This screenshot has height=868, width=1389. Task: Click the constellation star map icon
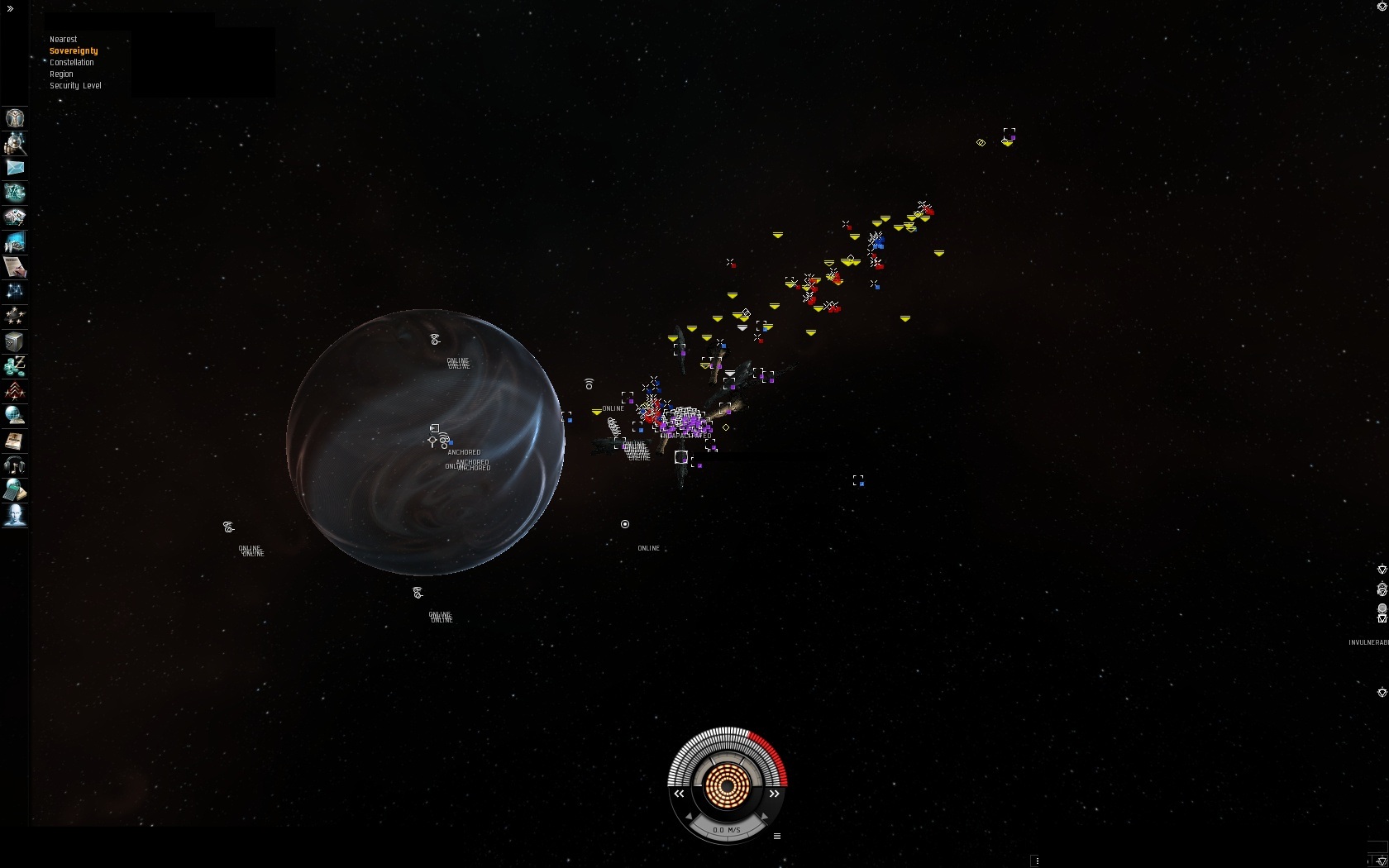tap(15, 291)
